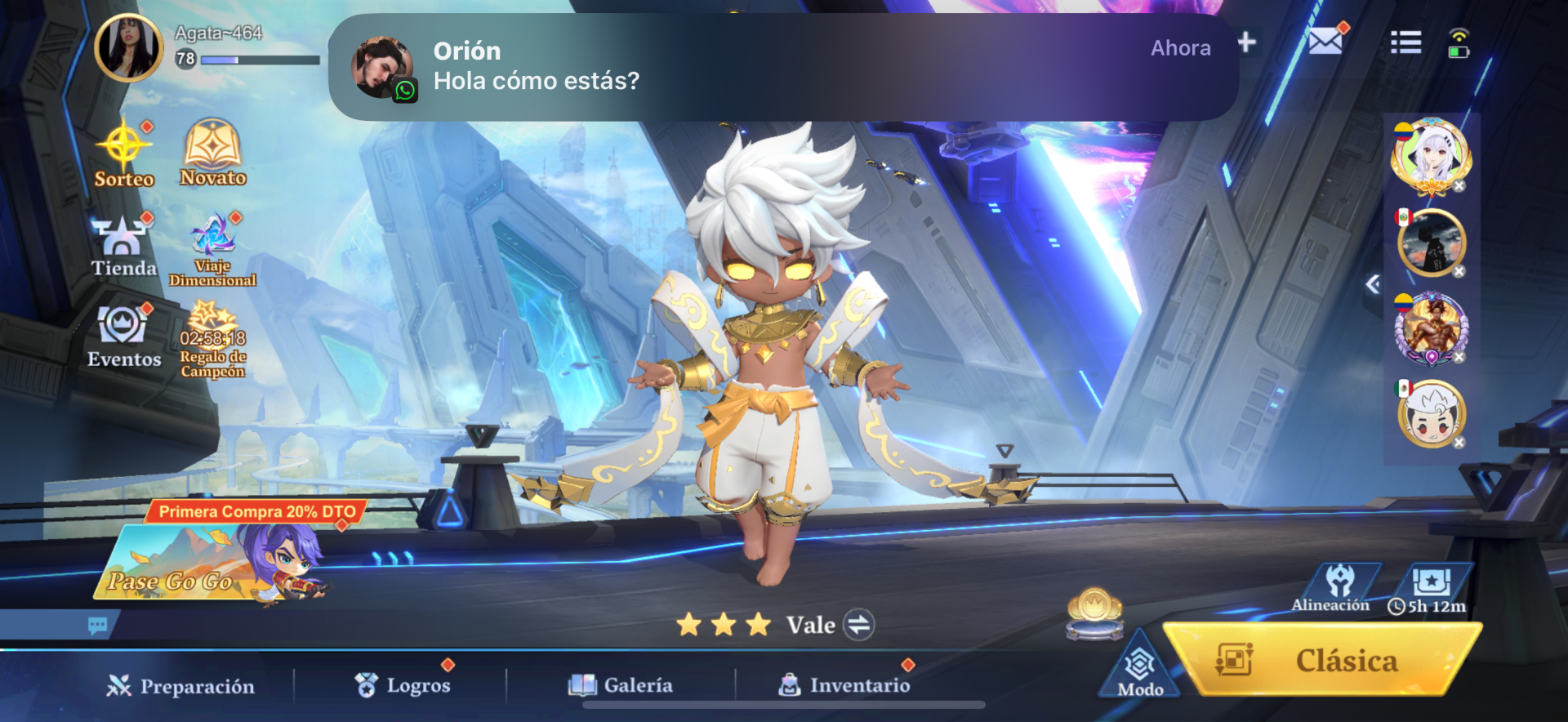
Task: Enter the Tienda shop
Action: [x=123, y=245]
